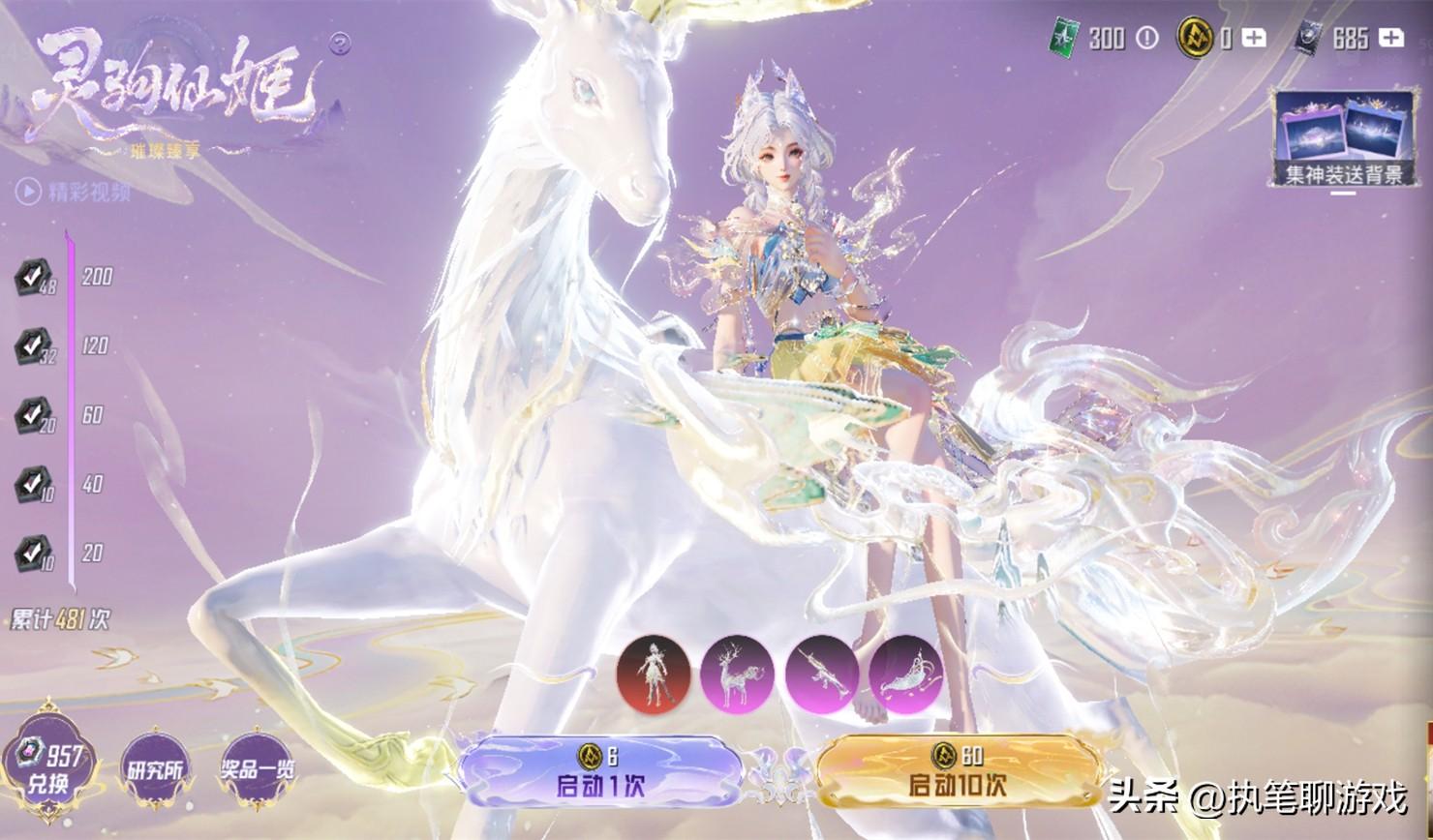1433x840 pixels.
Task: Claim the 40-draw milestone reward
Action: coord(34,485)
